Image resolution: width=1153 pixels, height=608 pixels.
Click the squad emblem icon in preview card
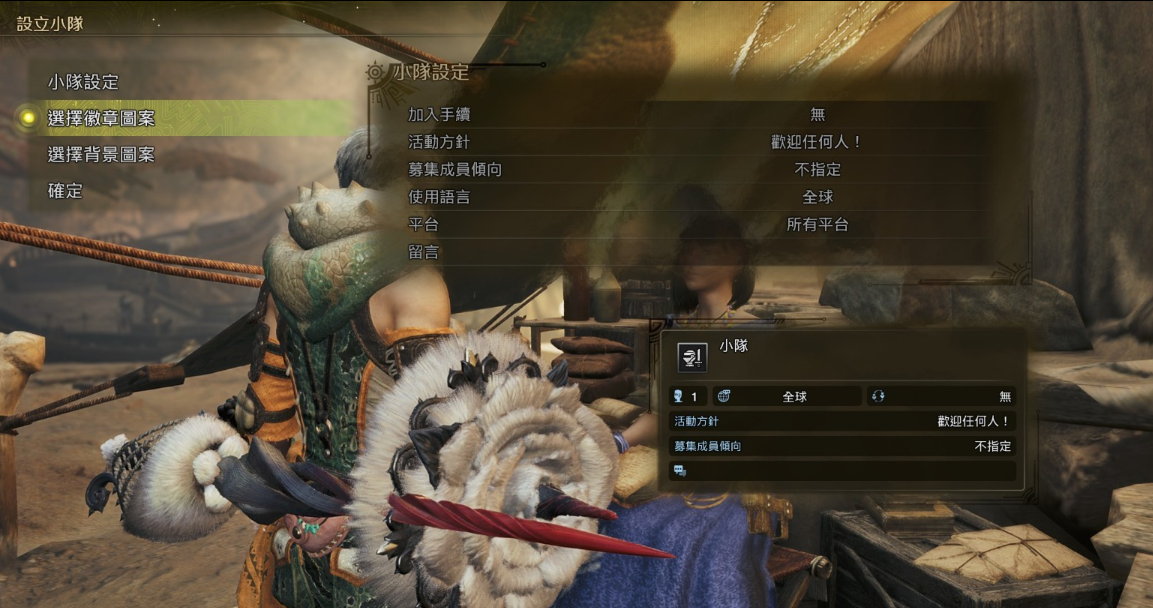692,357
